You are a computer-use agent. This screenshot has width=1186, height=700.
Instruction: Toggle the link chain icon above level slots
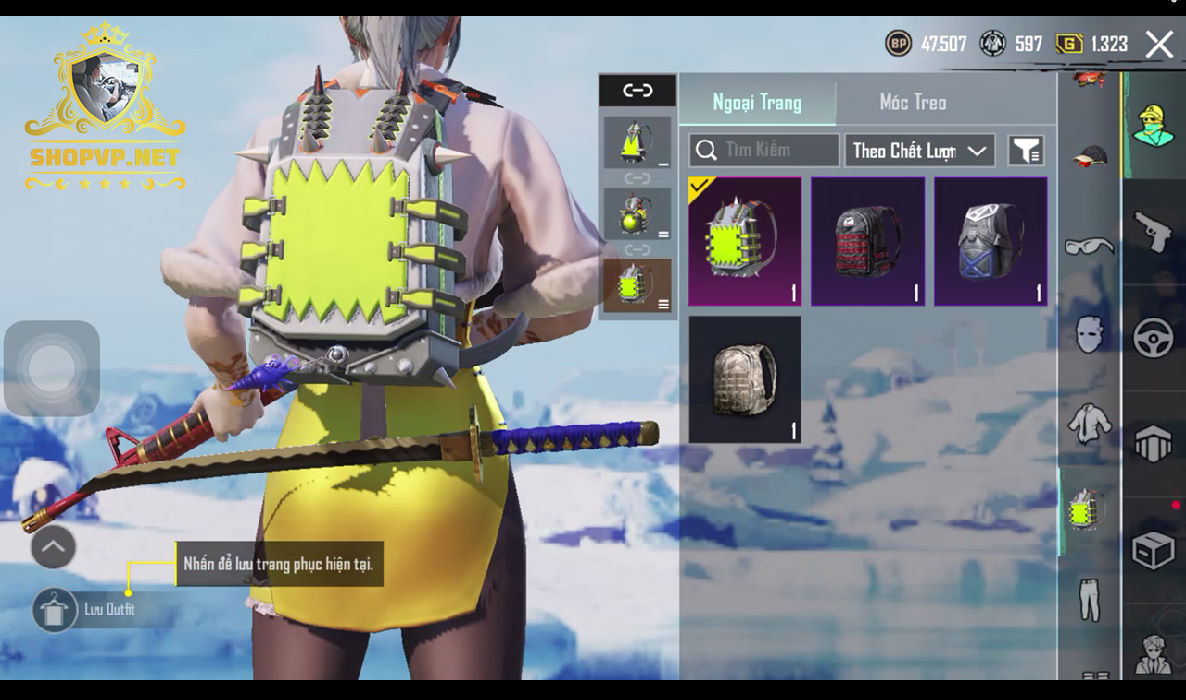[x=637, y=91]
